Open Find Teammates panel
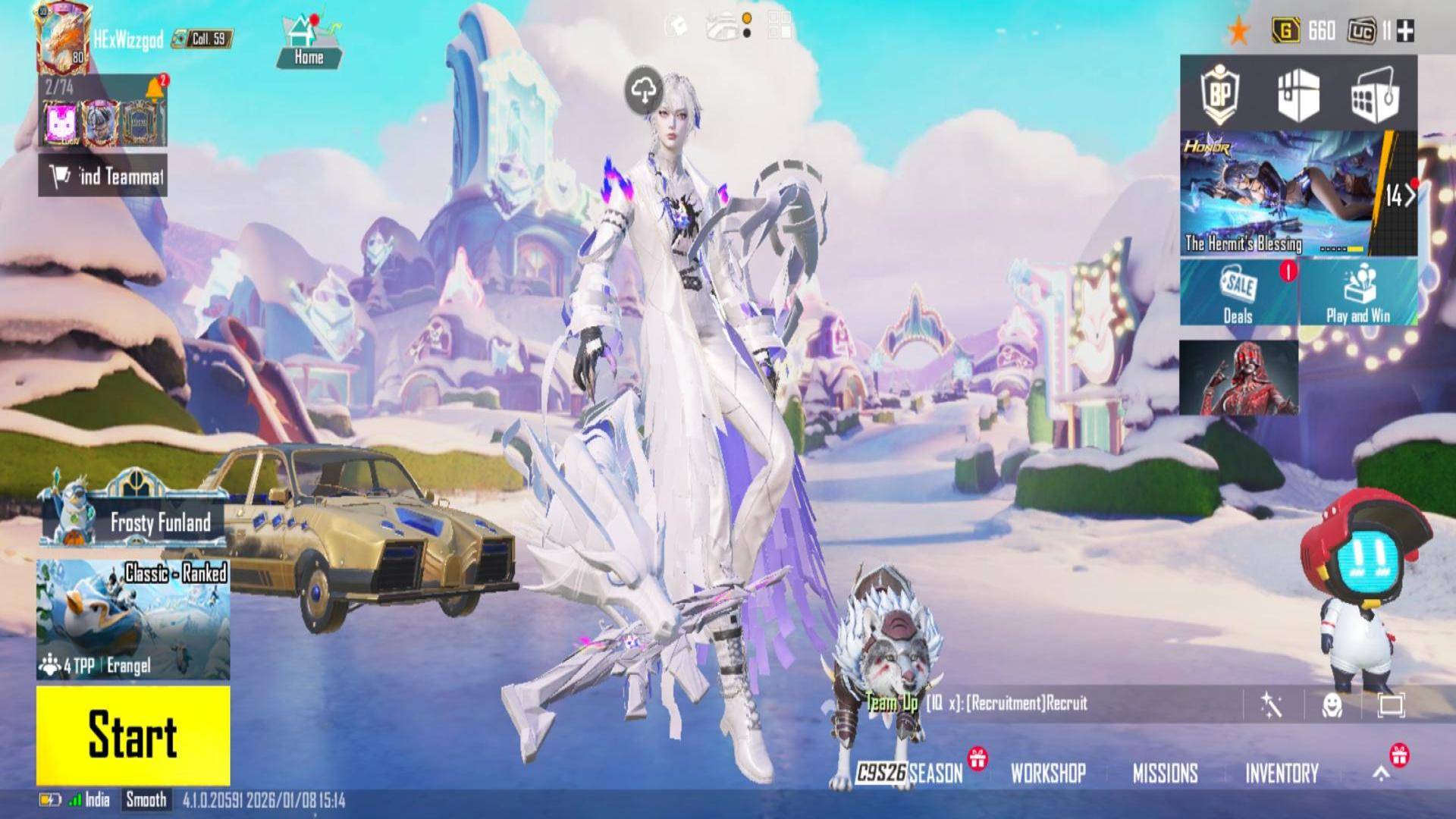 tap(103, 176)
